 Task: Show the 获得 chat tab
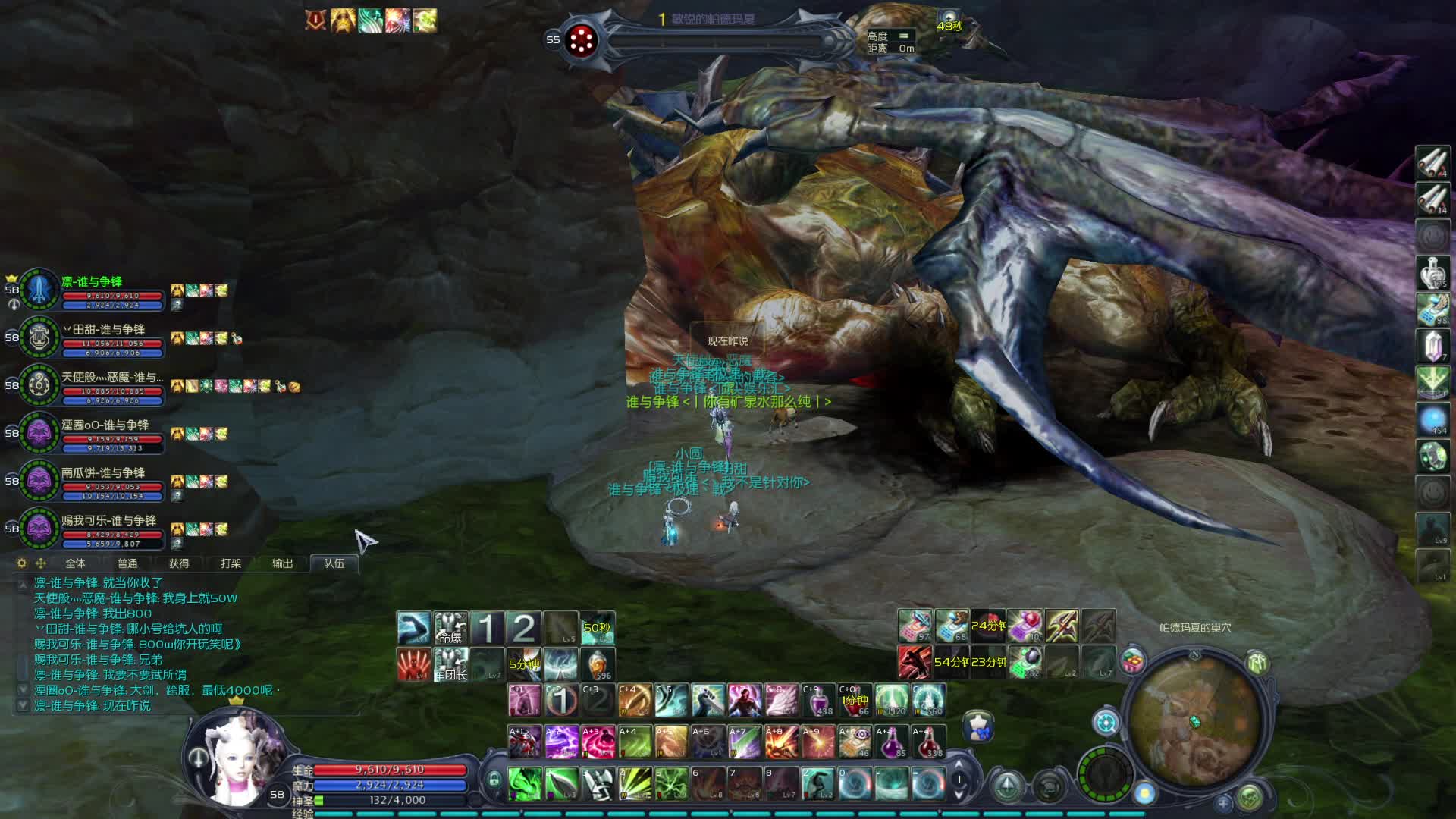pos(179,563)
